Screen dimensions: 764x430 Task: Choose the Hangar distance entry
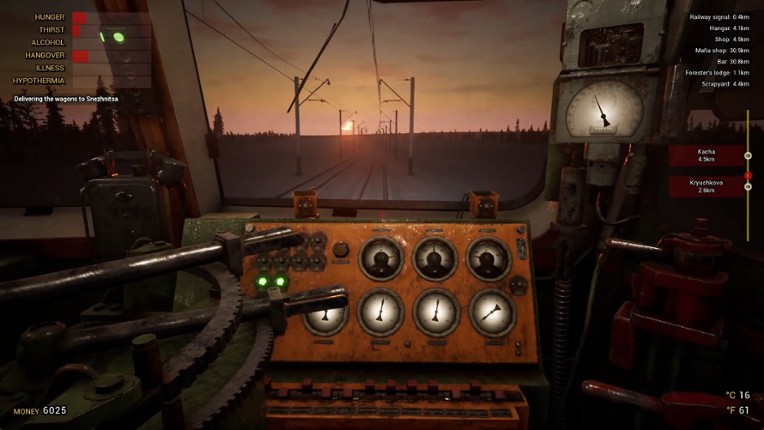726,28
